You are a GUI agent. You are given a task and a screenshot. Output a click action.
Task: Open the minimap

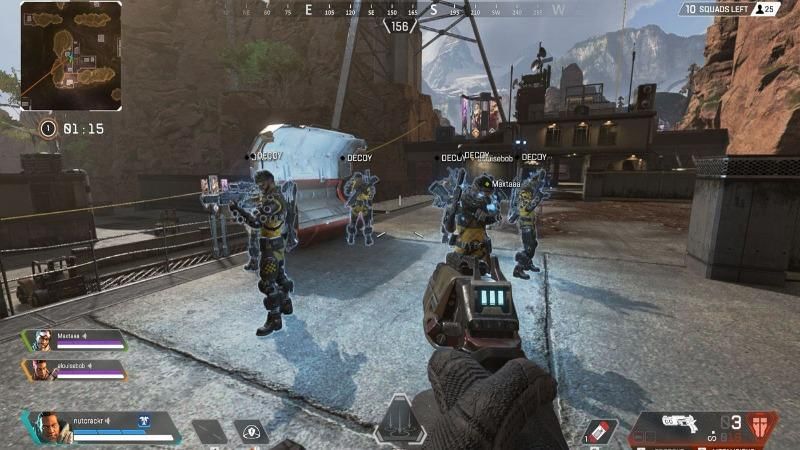point(71,56)
